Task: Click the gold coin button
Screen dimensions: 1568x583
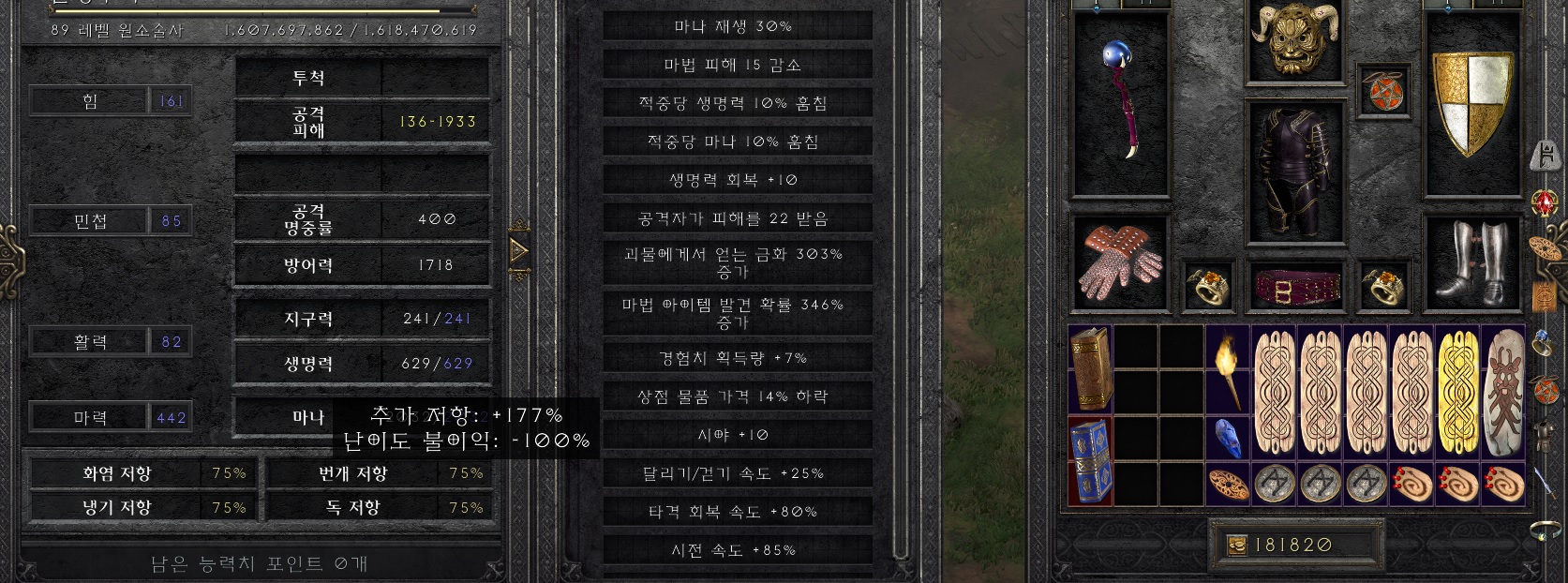Action: click(1237, 545)
